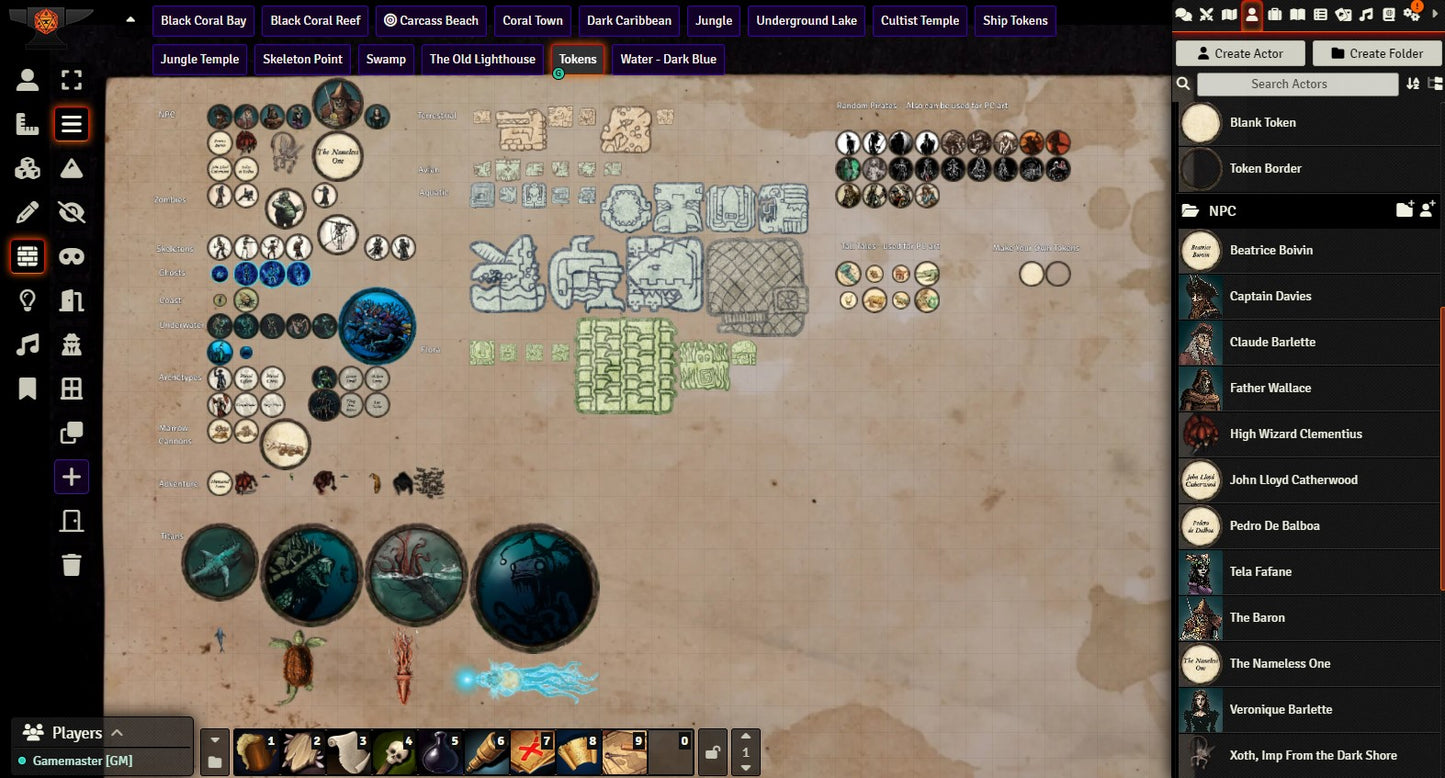Switch to the Black Coral Bay scene
The height and width of the screenshot is (778, 1445).
click(203, 21)
